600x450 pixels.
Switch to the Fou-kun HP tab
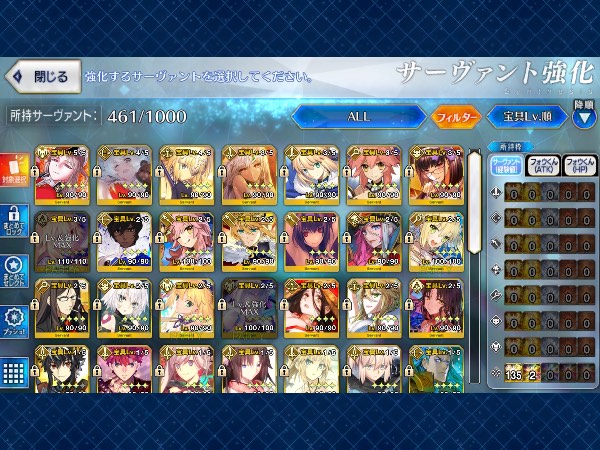[x=578, y=166]
